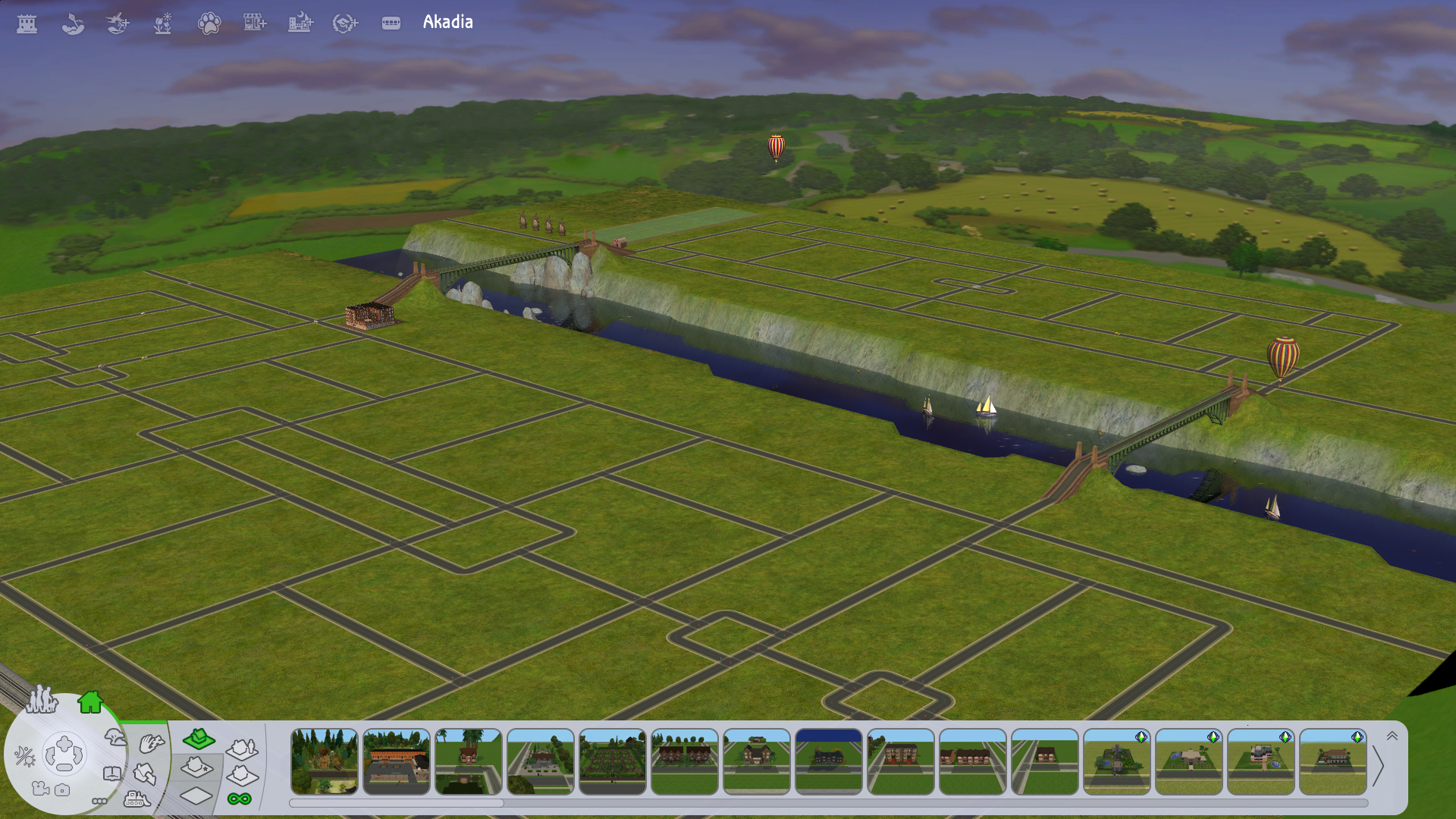The image size is (1456, 819).
Task: Choose the bulldozer tool
Action: coord(136,799)
